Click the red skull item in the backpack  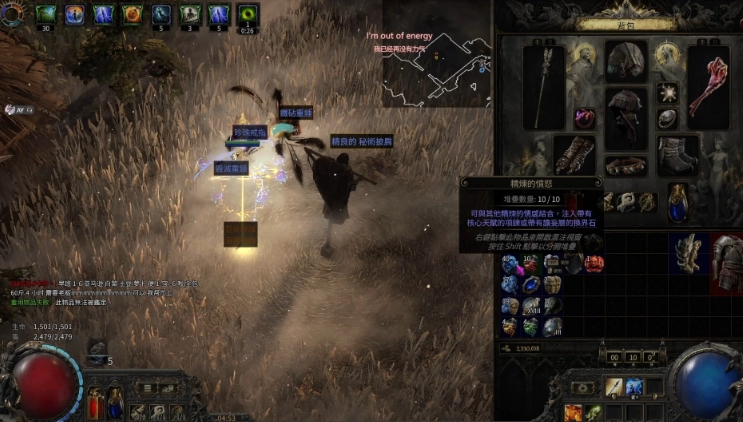click(594, 264)
